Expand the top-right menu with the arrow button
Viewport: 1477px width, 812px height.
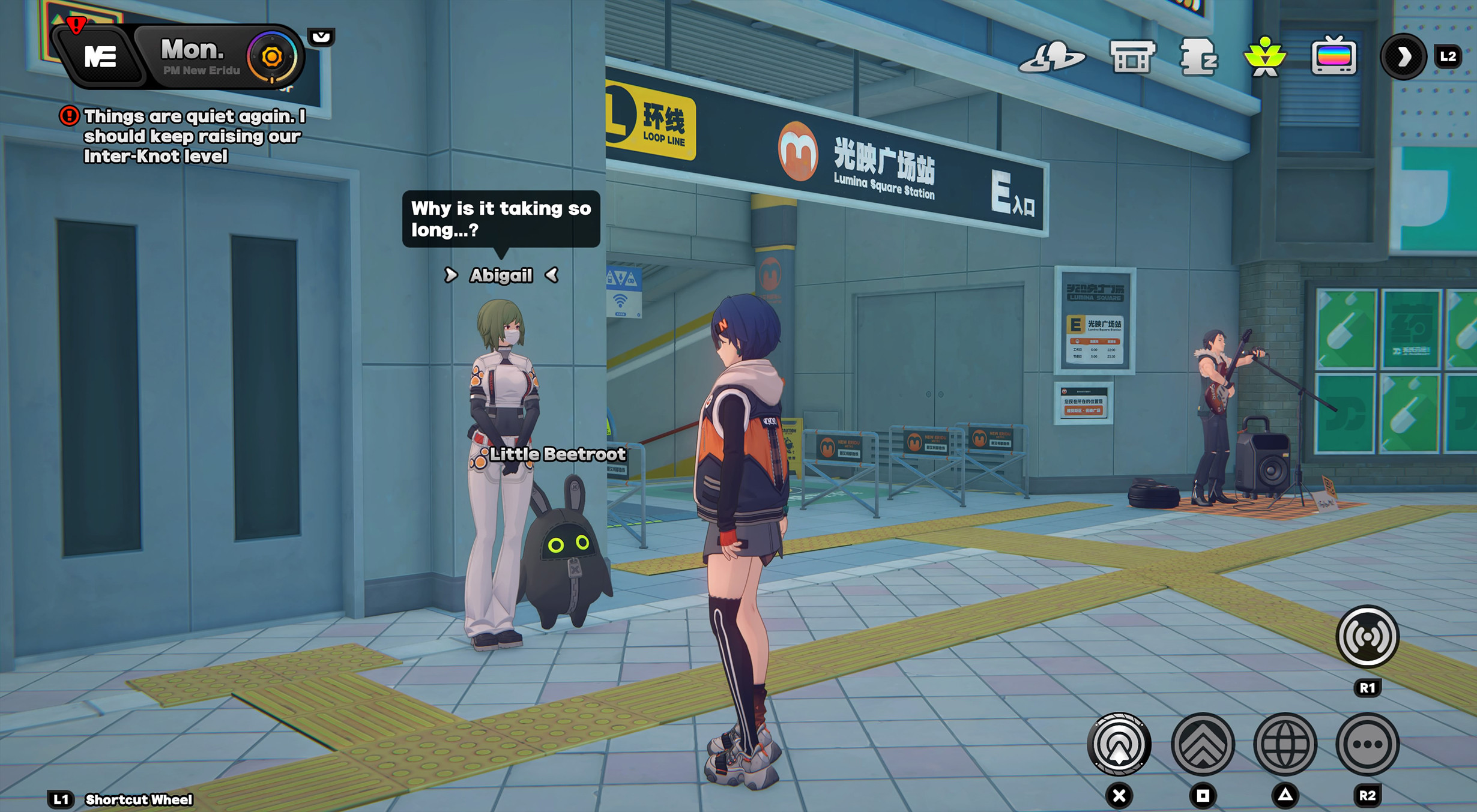(x=1403, y=58)
